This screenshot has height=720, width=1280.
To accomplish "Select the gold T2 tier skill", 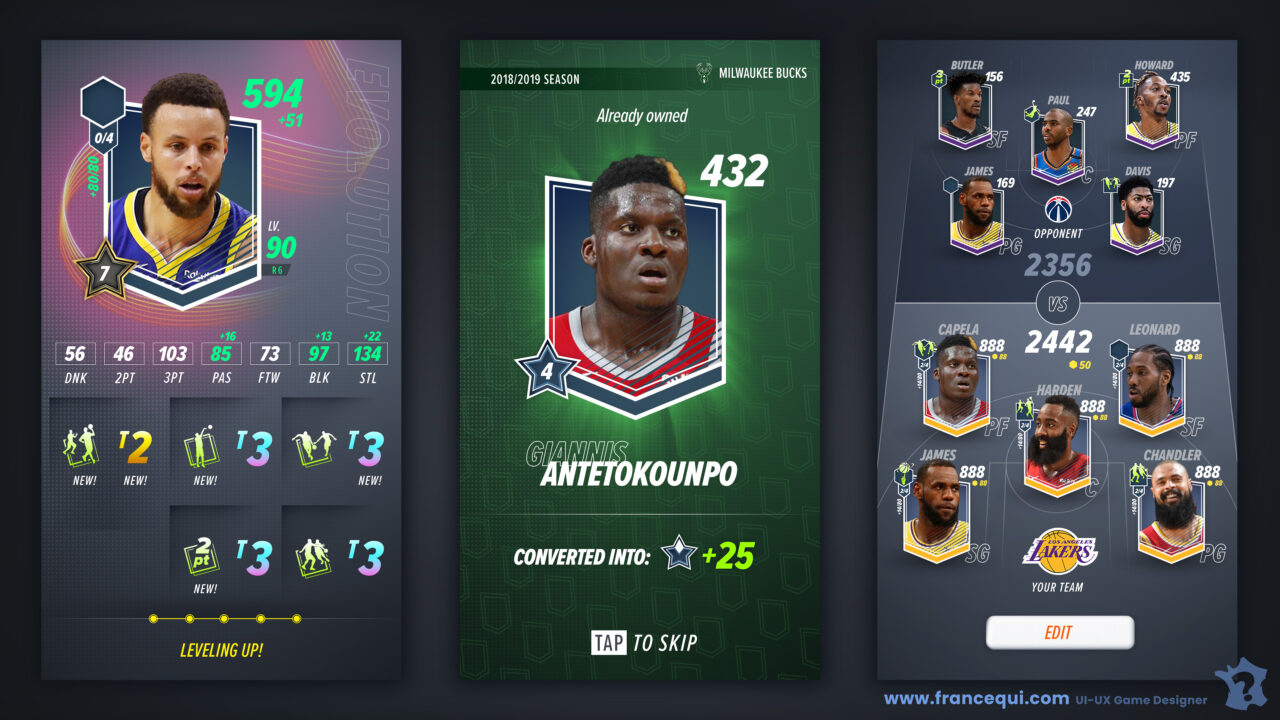I will 134,449.
